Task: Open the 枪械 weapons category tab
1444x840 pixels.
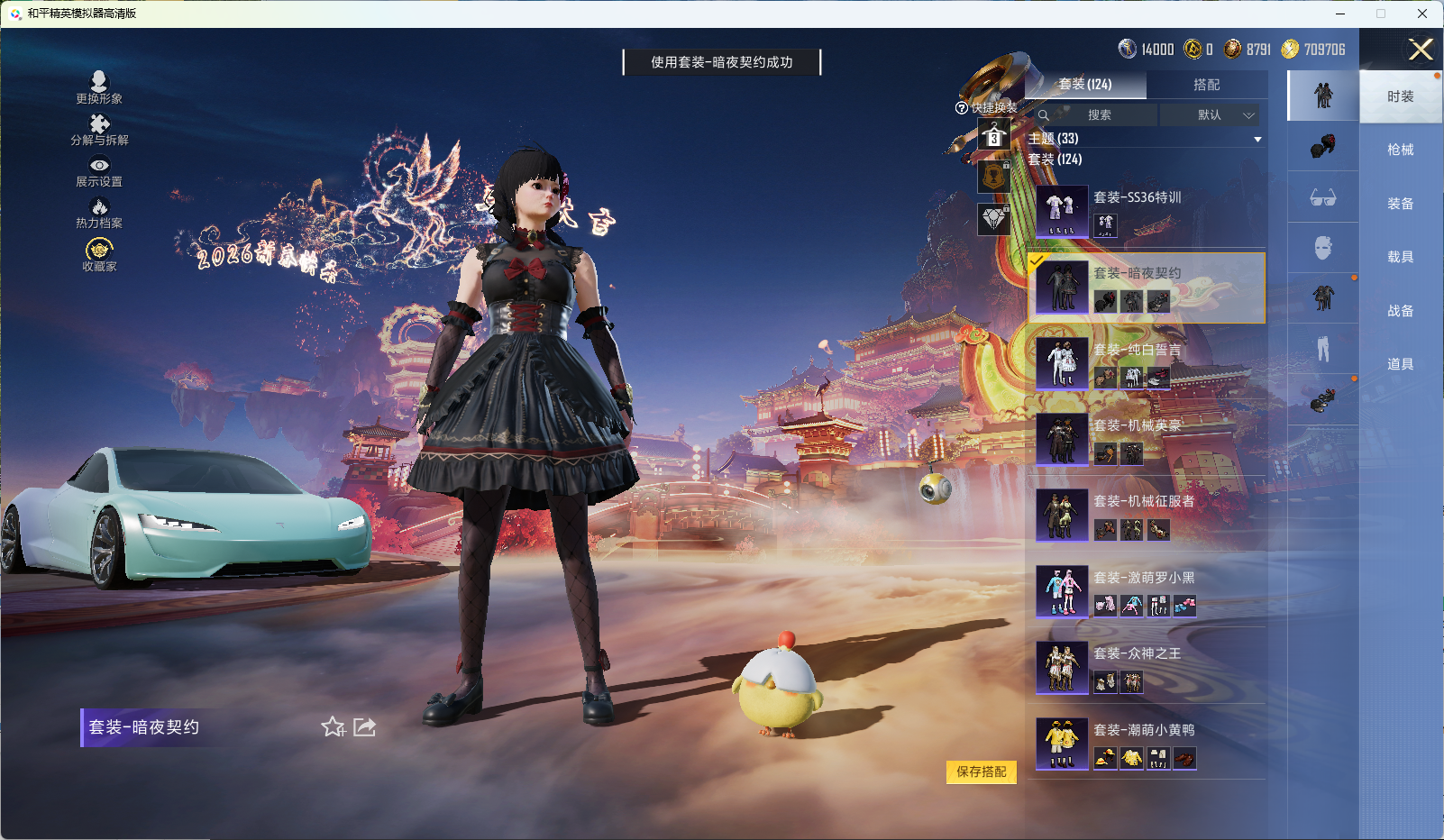Action: tap(1400, 149)
